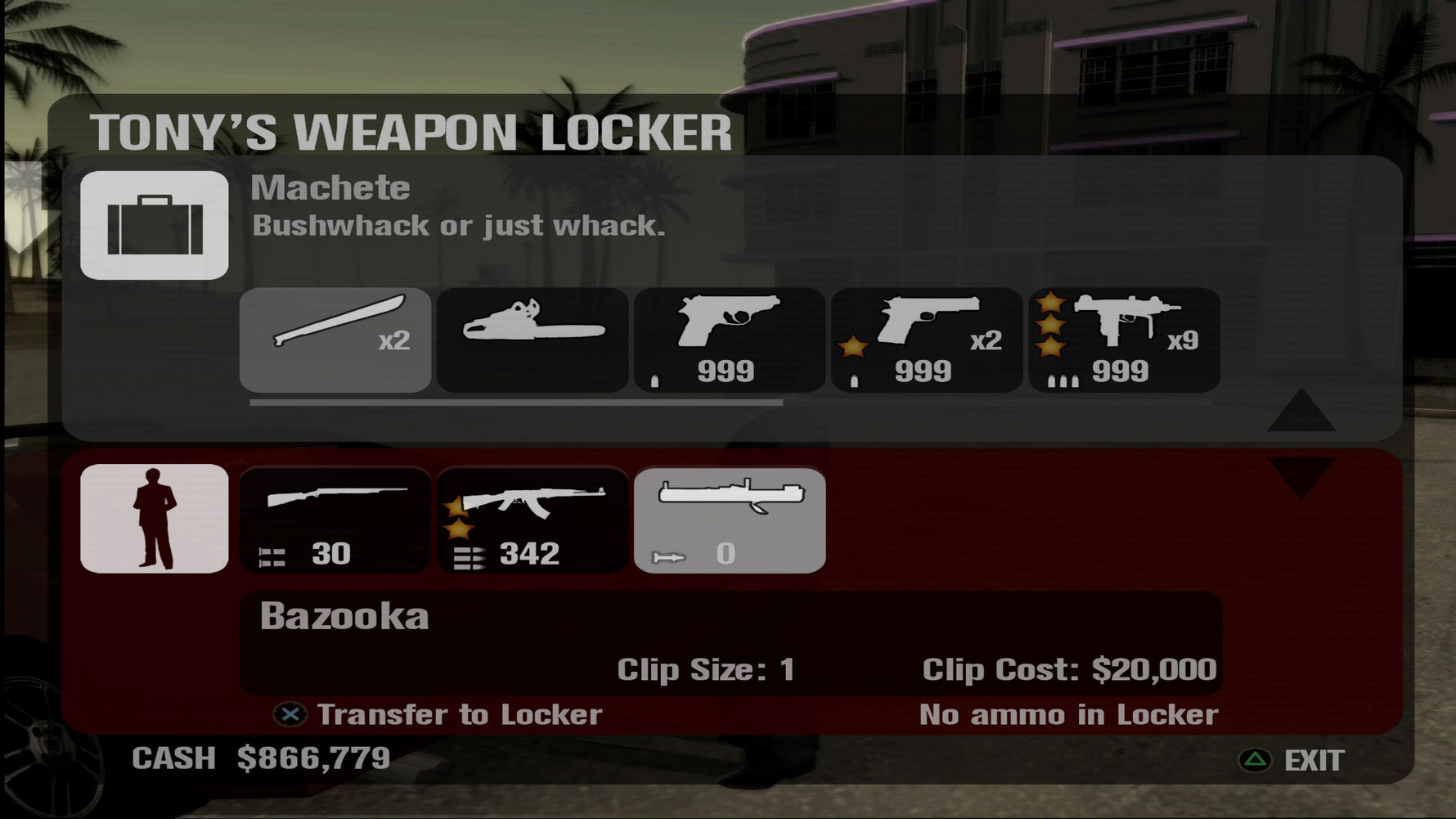Select the three-star Uzi submachine gun
1456x819 pixels.
click(x=1124, y=340)
